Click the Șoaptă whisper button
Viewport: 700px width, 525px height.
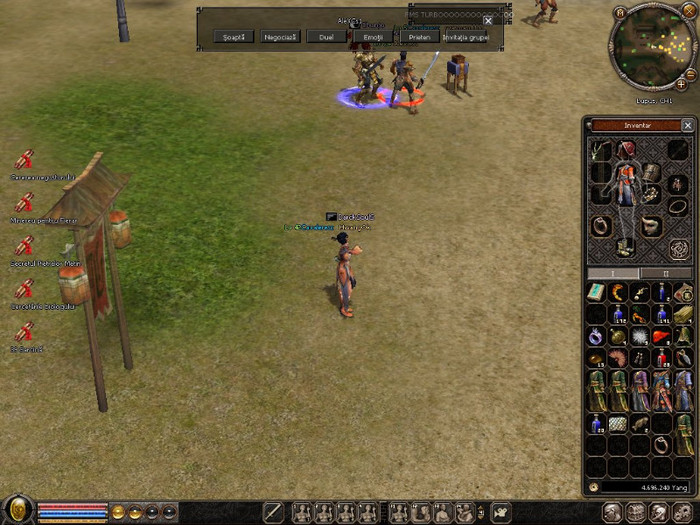point(234,37)
